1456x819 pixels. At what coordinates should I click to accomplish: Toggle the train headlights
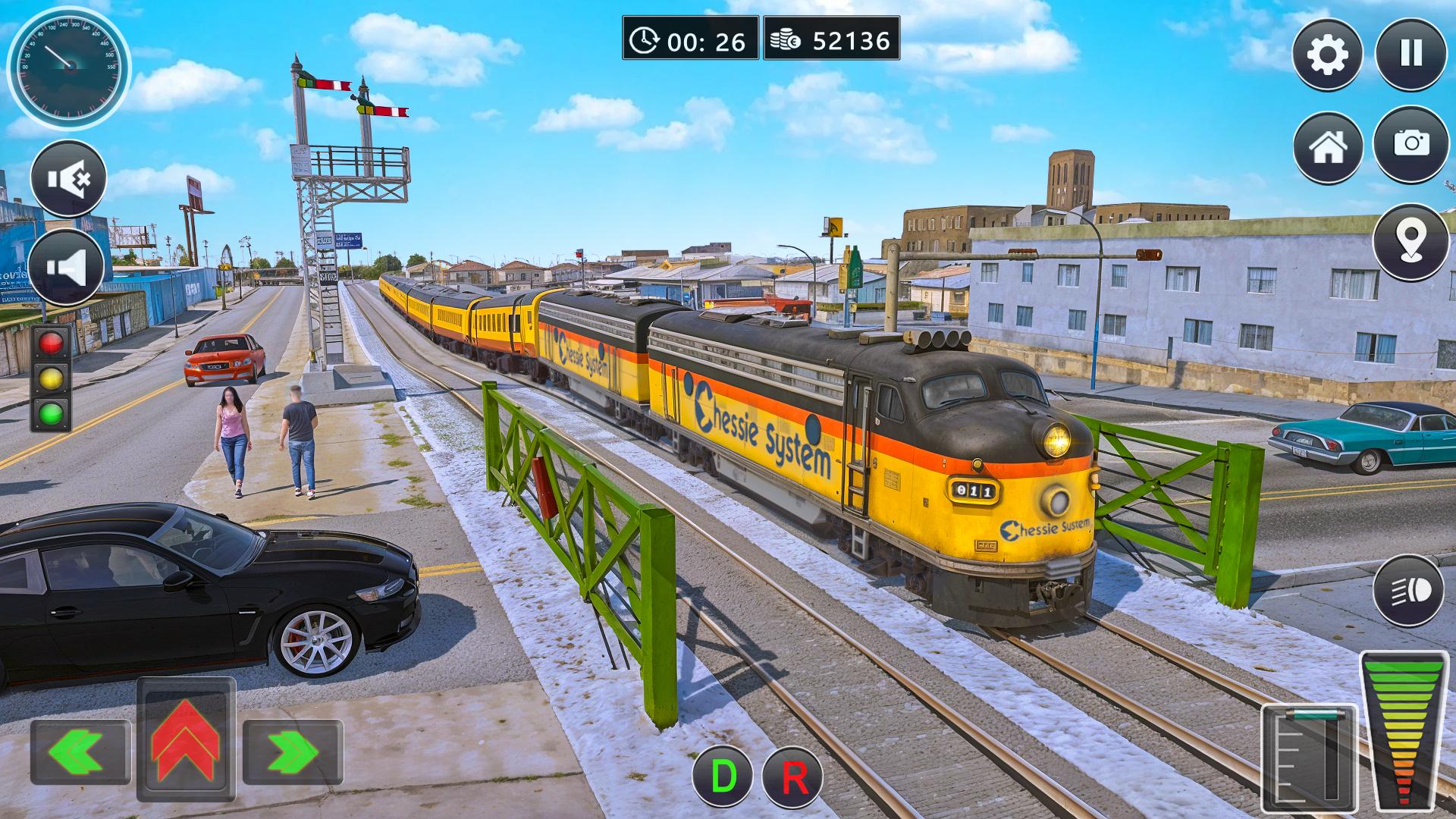[1410, 591]
